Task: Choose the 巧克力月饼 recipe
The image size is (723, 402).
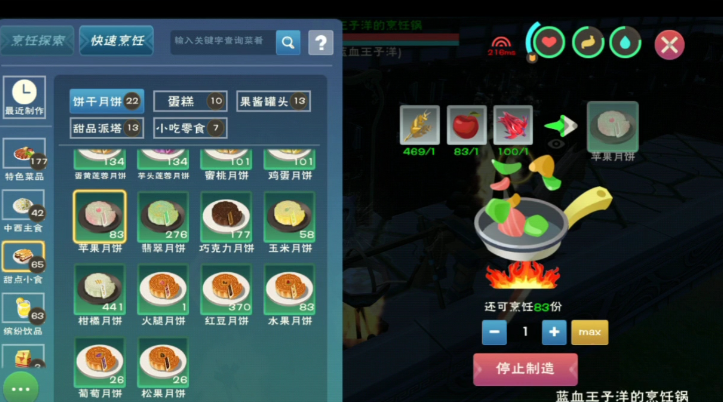Action: (226, 220)
